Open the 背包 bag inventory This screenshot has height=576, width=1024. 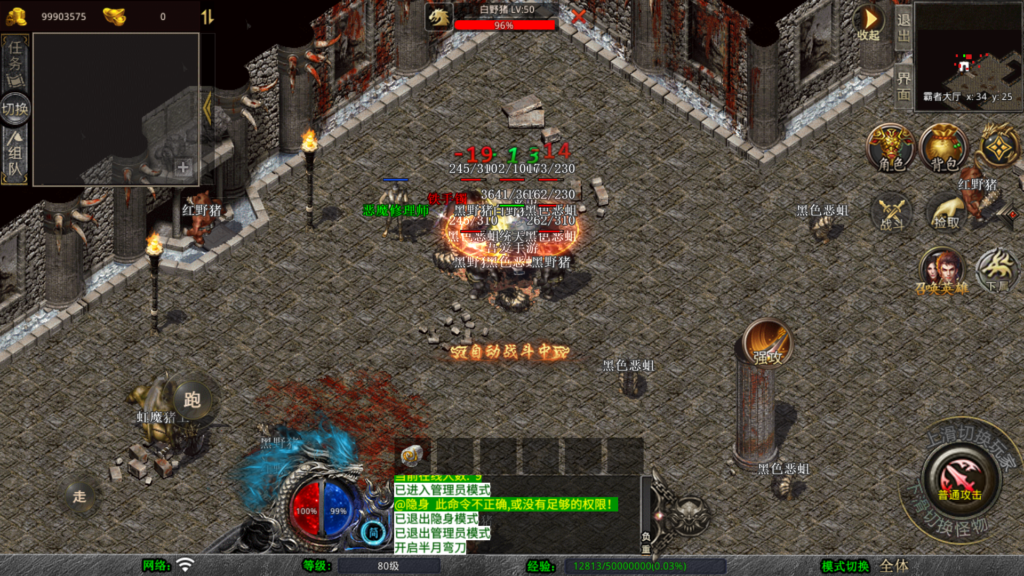click(941, 148)
